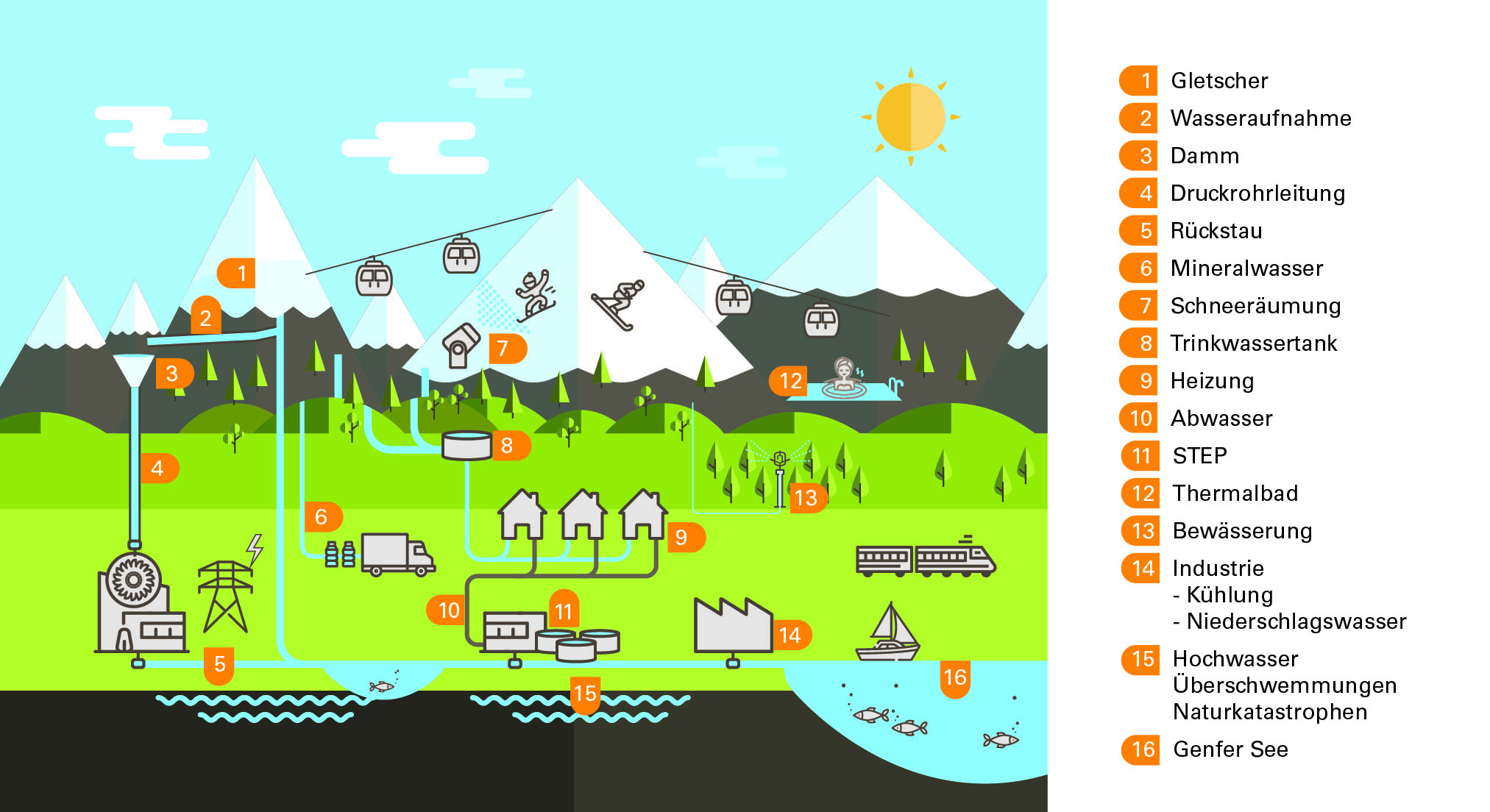Click marker 6 above the bottle truck
Screen dimensions: 1490x812
coord(322,517)
